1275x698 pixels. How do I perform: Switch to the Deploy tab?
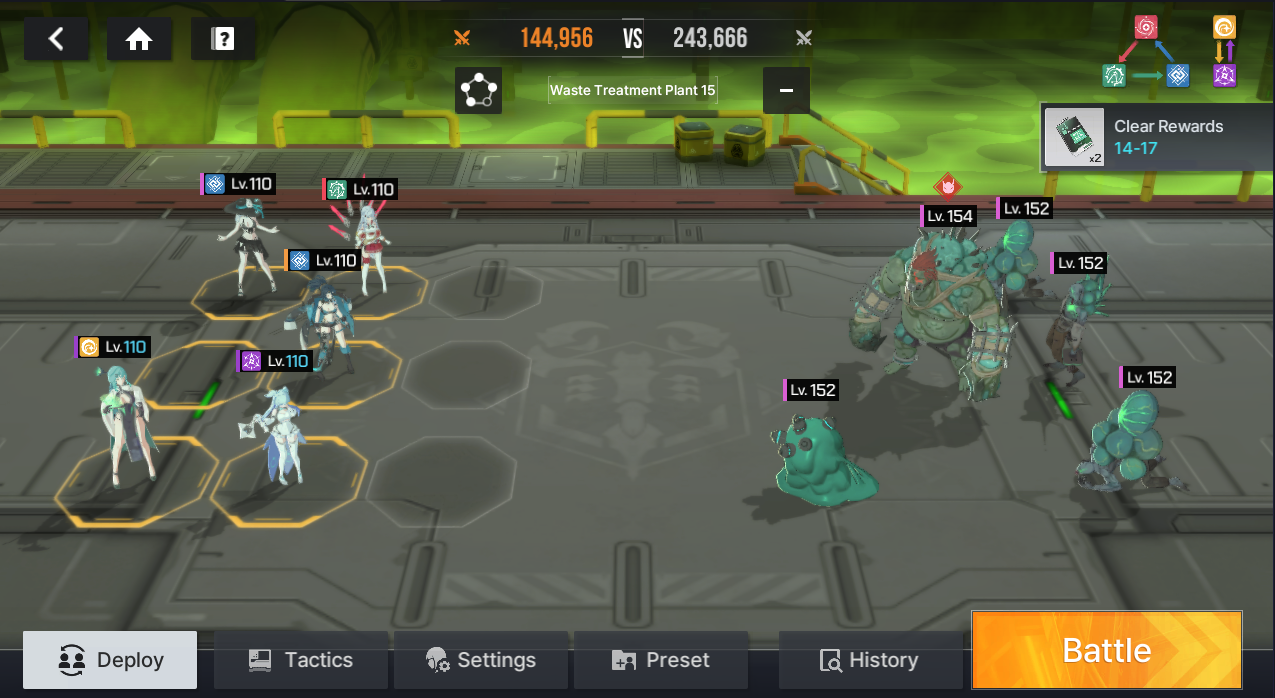tap(110, 660)
